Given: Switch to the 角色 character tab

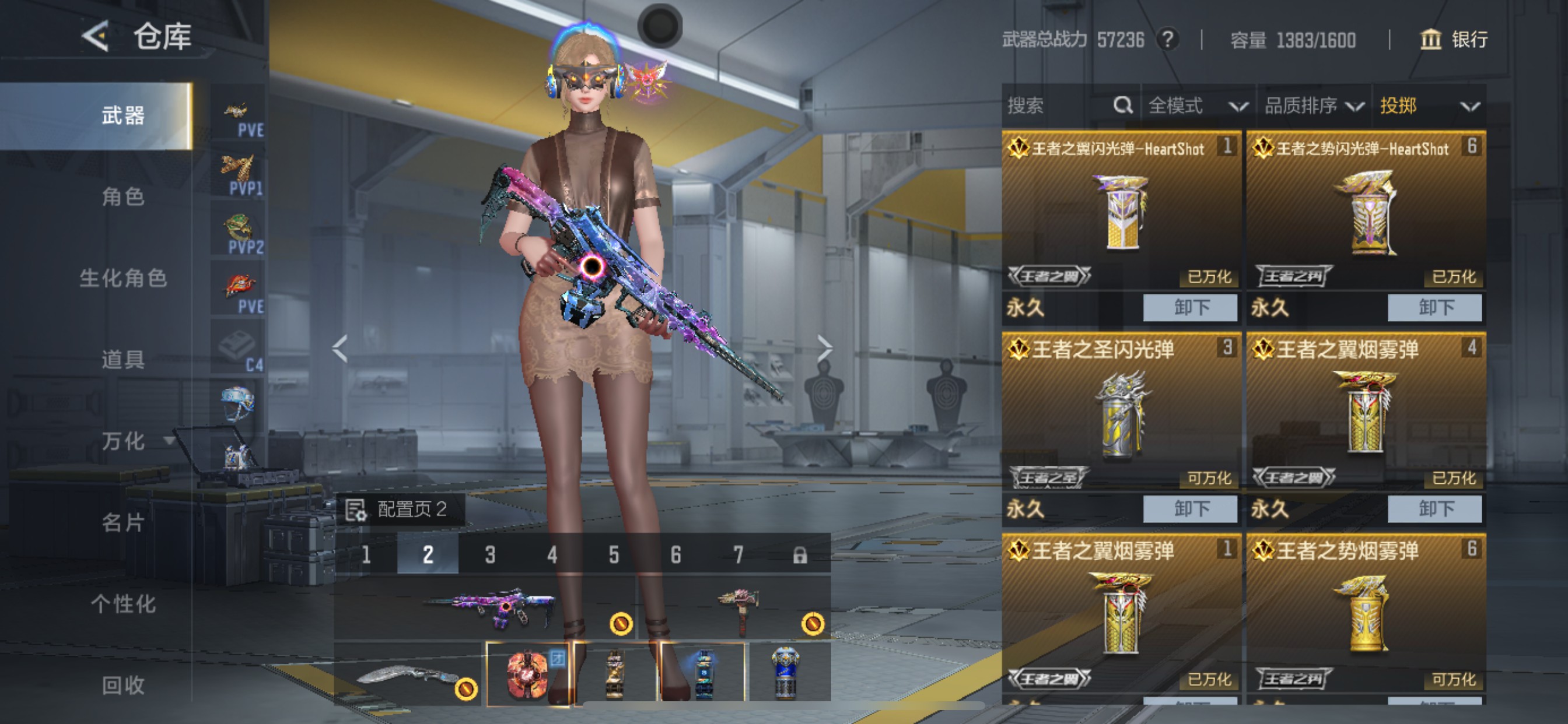Looking at the screenshot, I should 123,196.
